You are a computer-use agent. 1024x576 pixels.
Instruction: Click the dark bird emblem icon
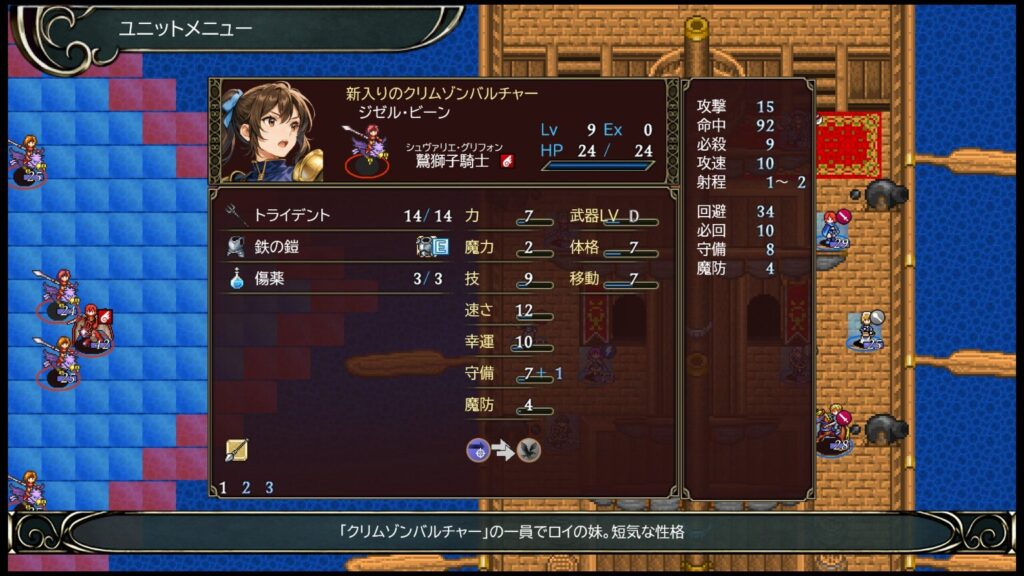pyautogui.click(x=529, y=451)
